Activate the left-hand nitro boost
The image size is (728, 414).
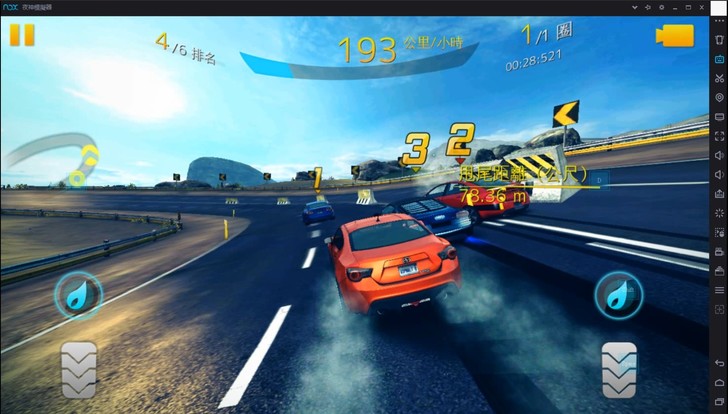[77, 295]
